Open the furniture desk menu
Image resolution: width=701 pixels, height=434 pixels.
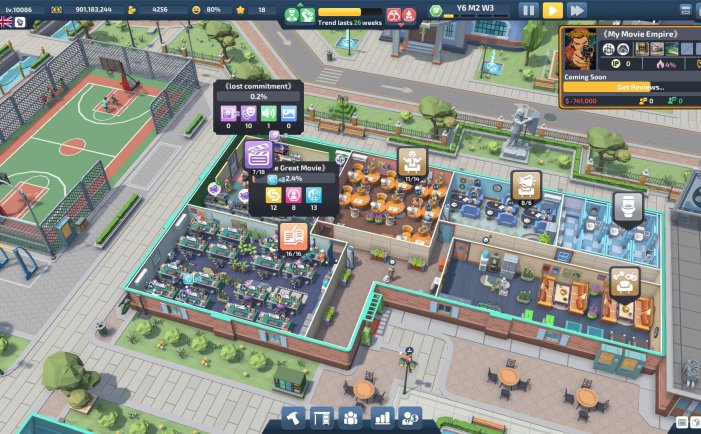coord(323,417)
